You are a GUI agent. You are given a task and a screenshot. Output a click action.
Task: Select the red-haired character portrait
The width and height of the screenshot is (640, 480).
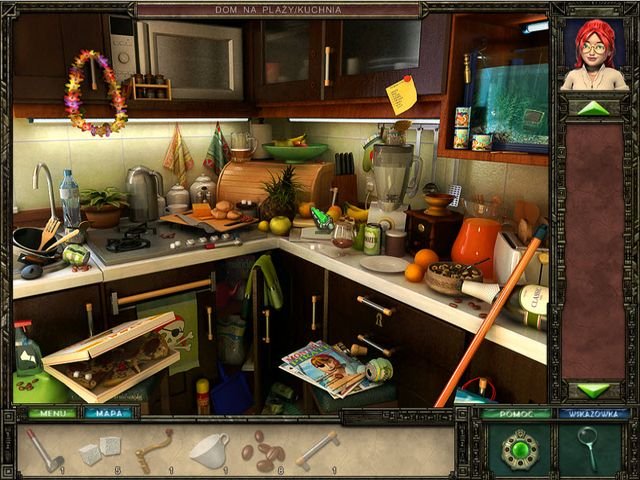pos(592,55)
